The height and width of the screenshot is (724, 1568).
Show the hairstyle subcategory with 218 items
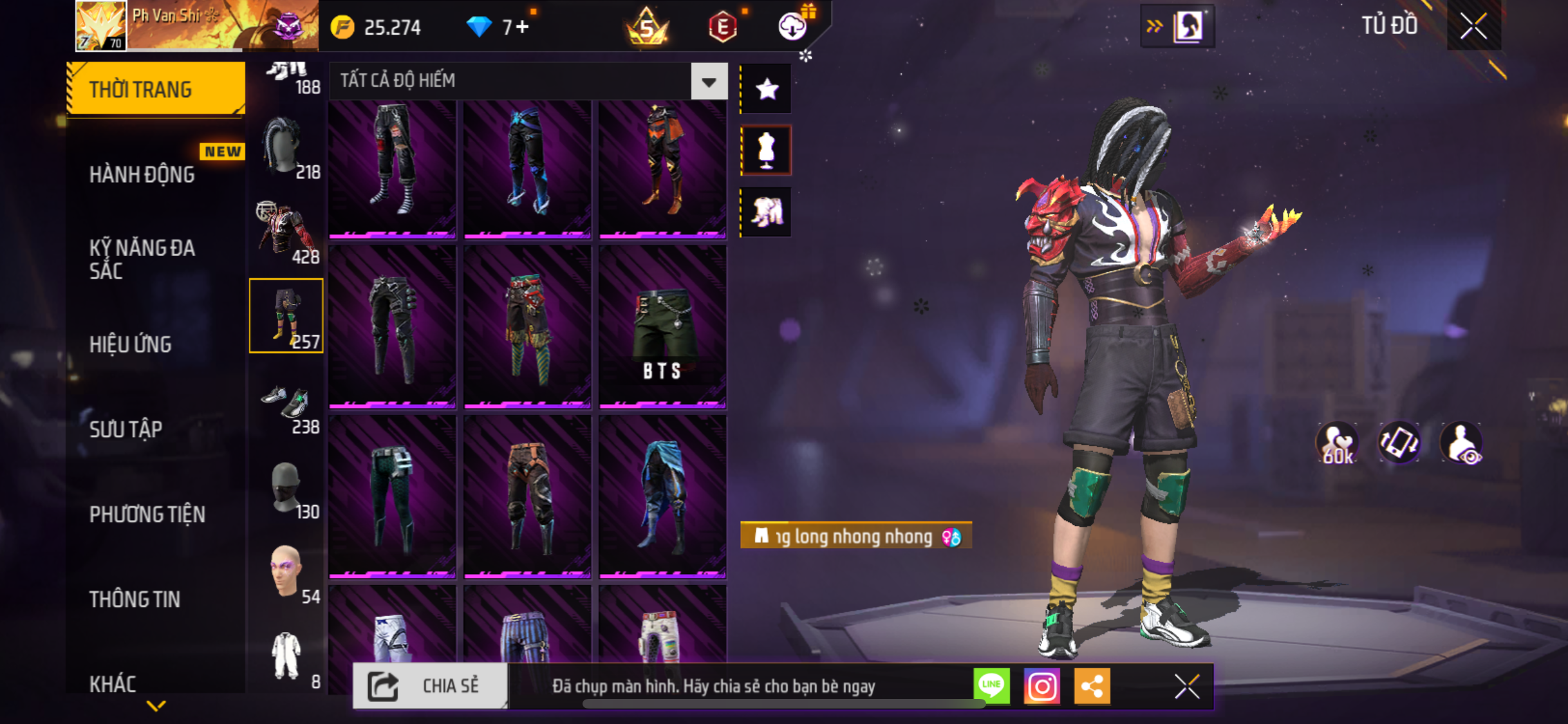[x=287, y=148]
